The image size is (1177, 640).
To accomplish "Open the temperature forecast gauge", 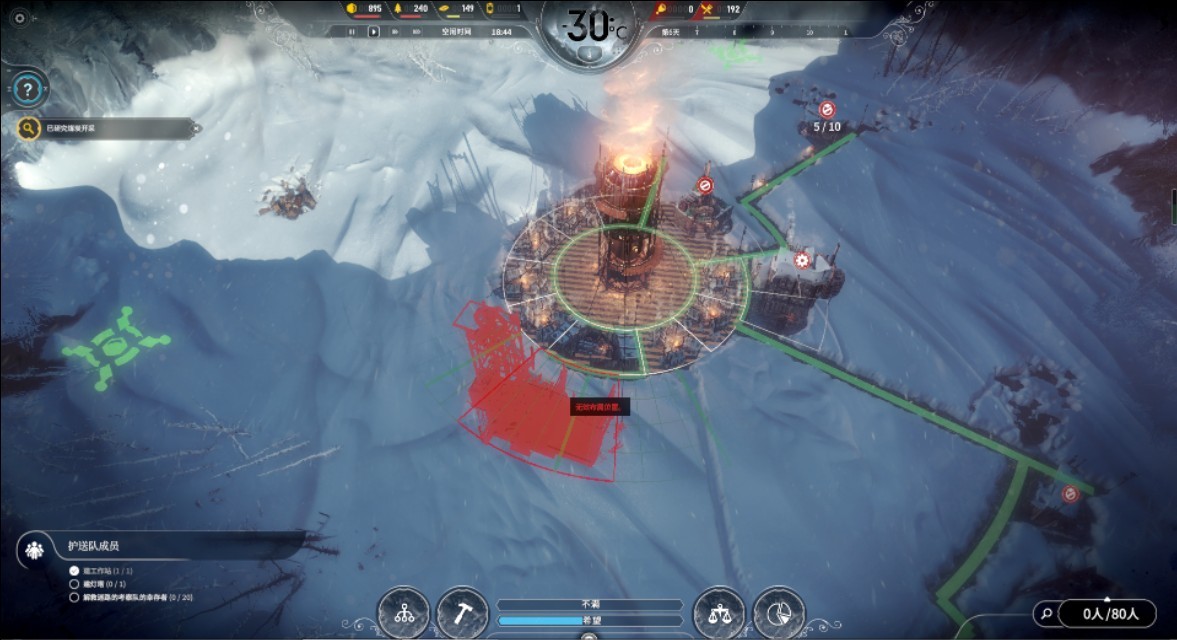I will tap(589, 28).
